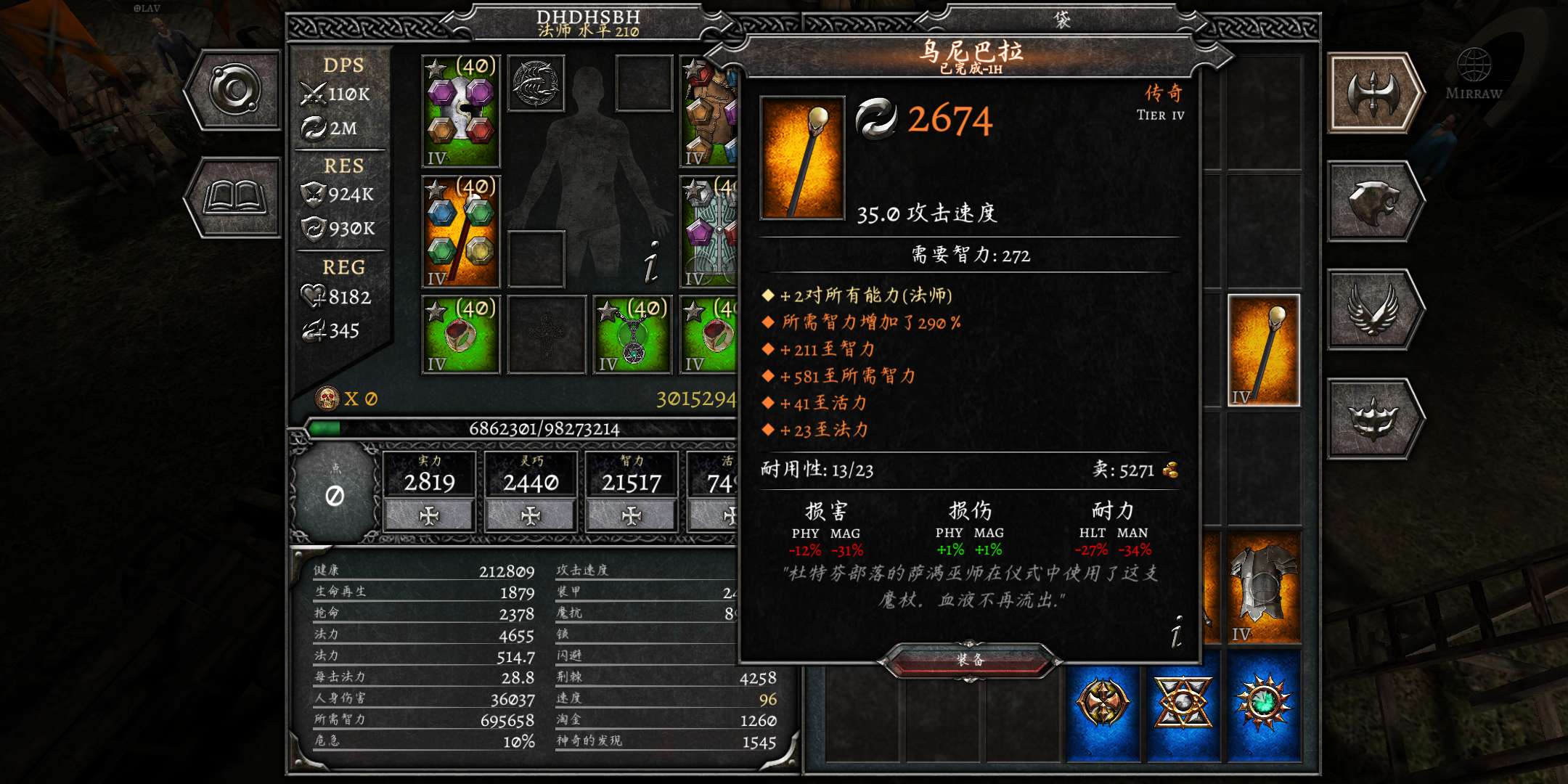Click the plus button under 智力

click(632, 515)
